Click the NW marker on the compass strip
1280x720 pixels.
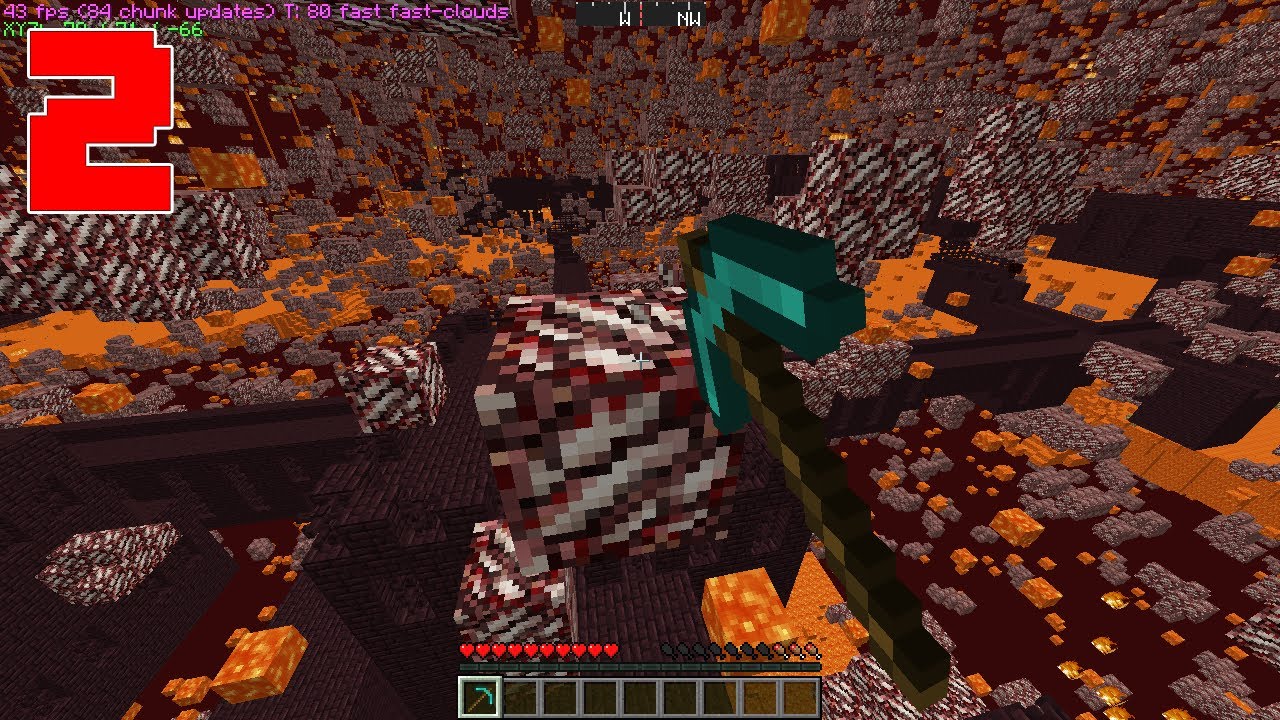(688, 17)
